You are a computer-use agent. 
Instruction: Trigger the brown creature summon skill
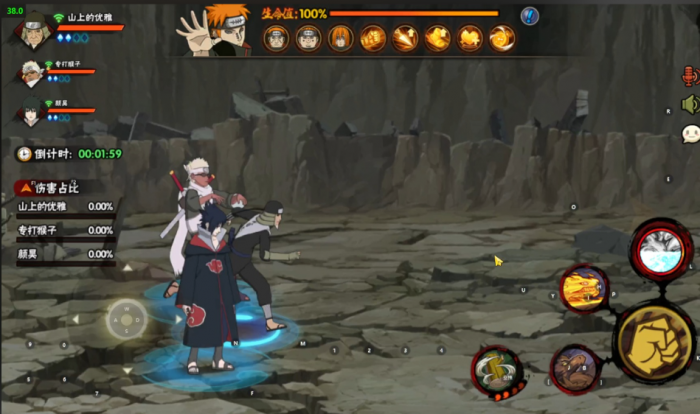pos(574,368)
